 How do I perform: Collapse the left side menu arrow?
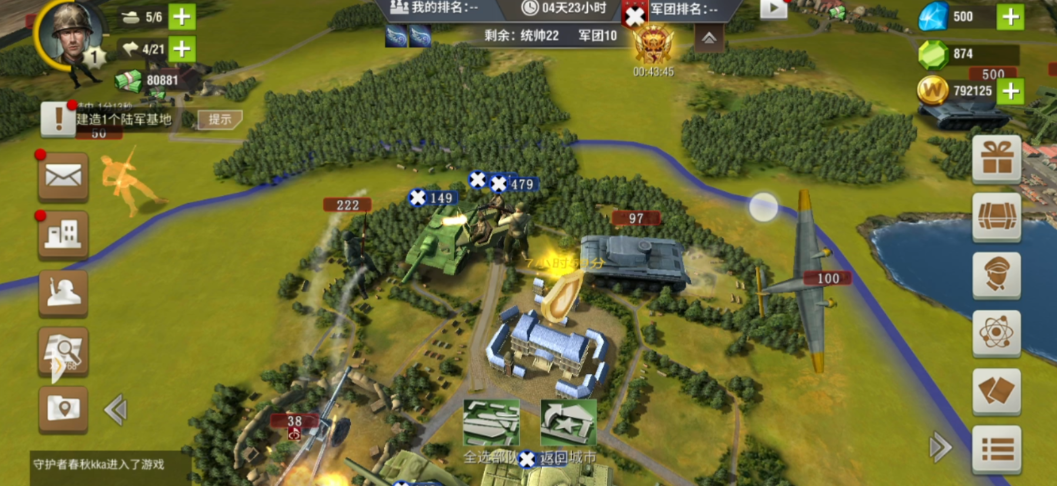(x=116, y=408)
